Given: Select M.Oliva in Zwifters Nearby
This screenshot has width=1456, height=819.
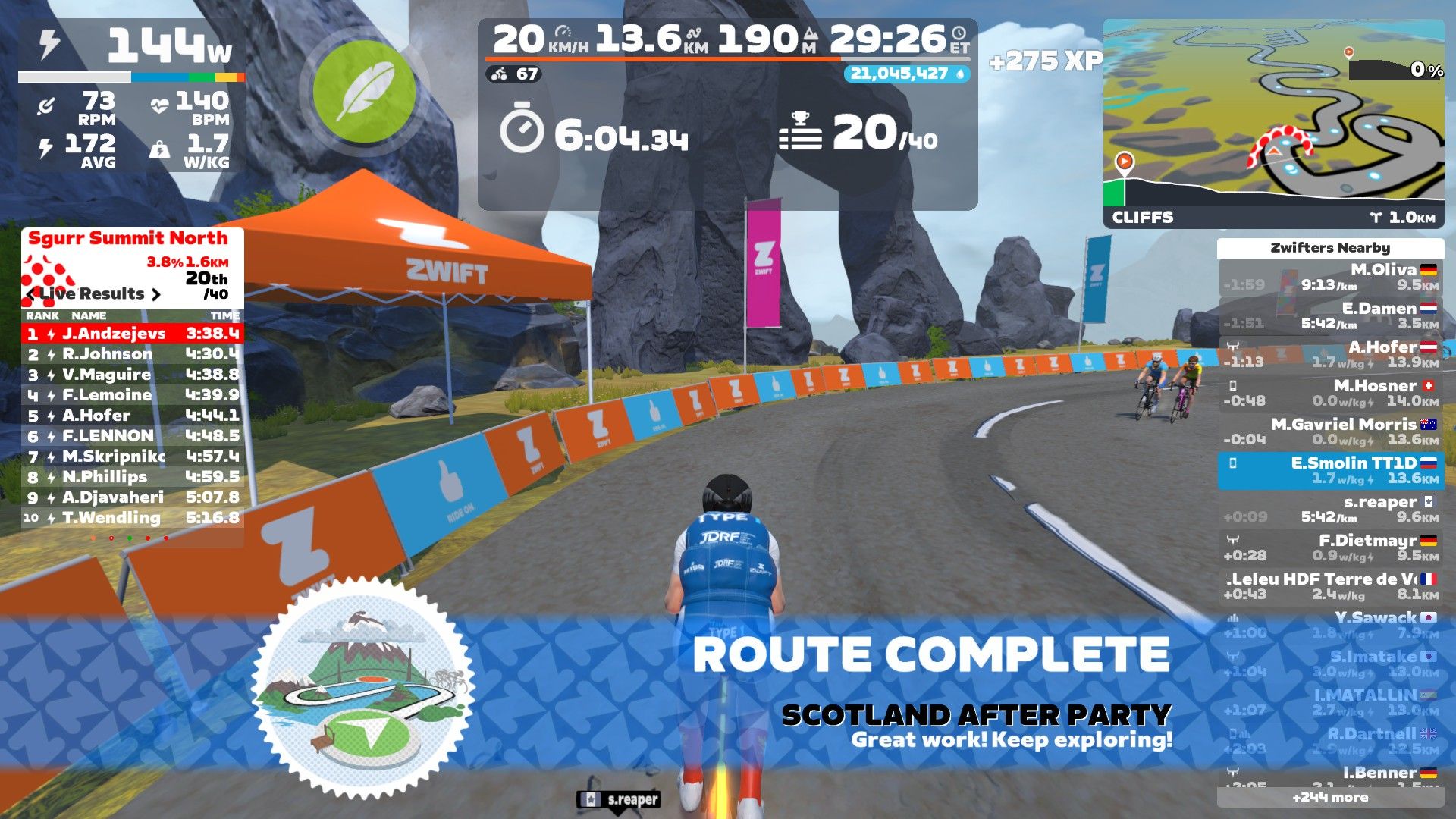Looking at the screenshot, I should (x=1330, y=278).
